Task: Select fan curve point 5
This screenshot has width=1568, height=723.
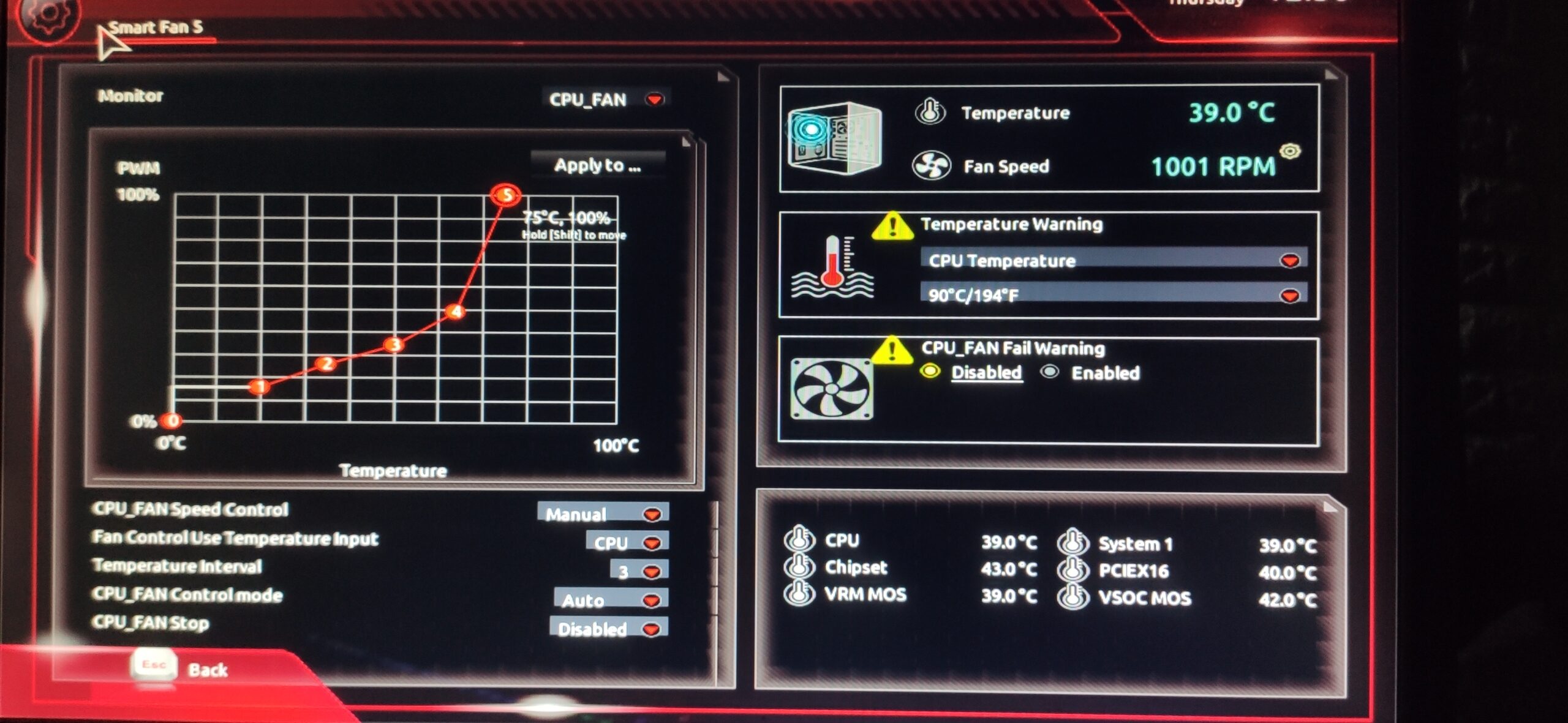Action: (x=506, y=195)
